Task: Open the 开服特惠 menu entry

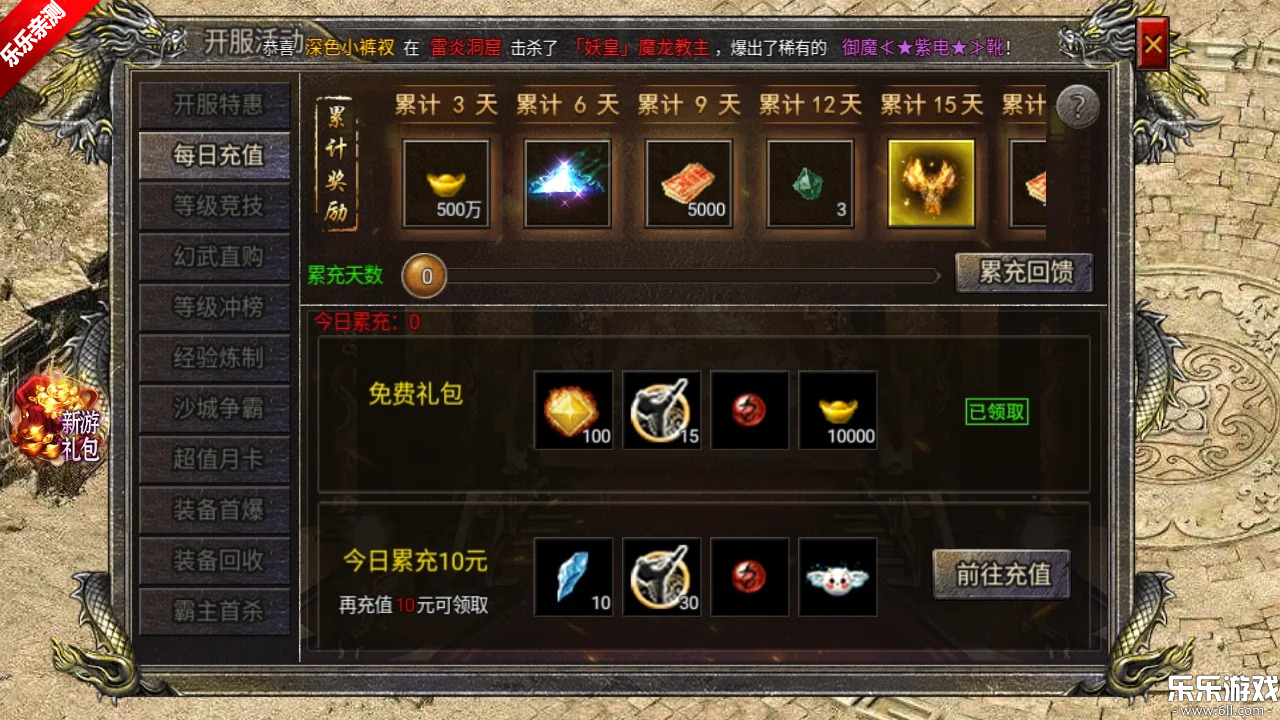Action: [x=214, y=104]
